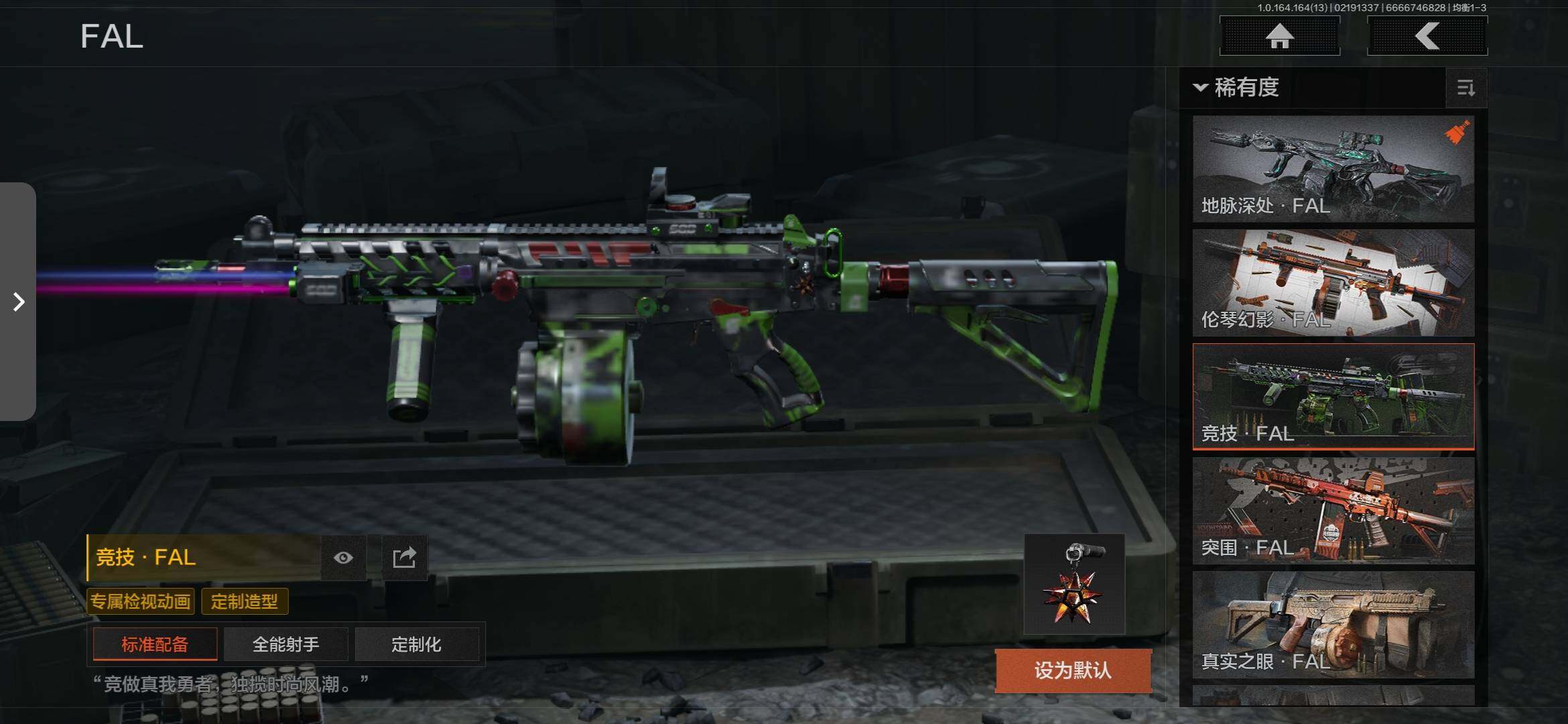Open the star weapon charm slot
Image resolution: width=1568 pixels, height=724 pixels.
click(x=1074, y=584)
